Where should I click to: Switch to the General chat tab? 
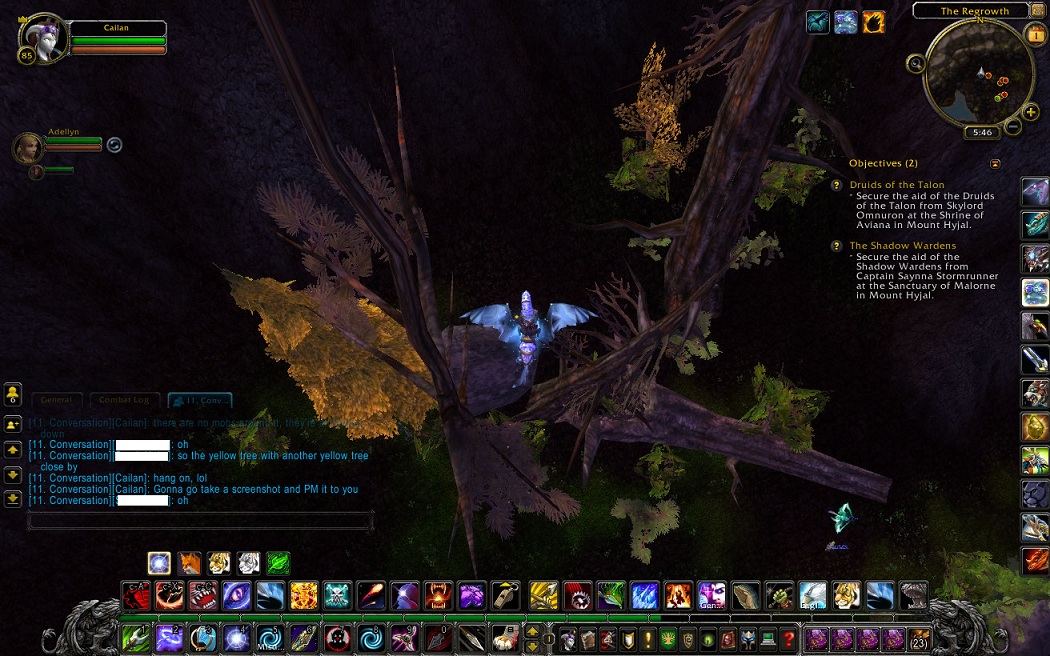(x=56, y=400)
